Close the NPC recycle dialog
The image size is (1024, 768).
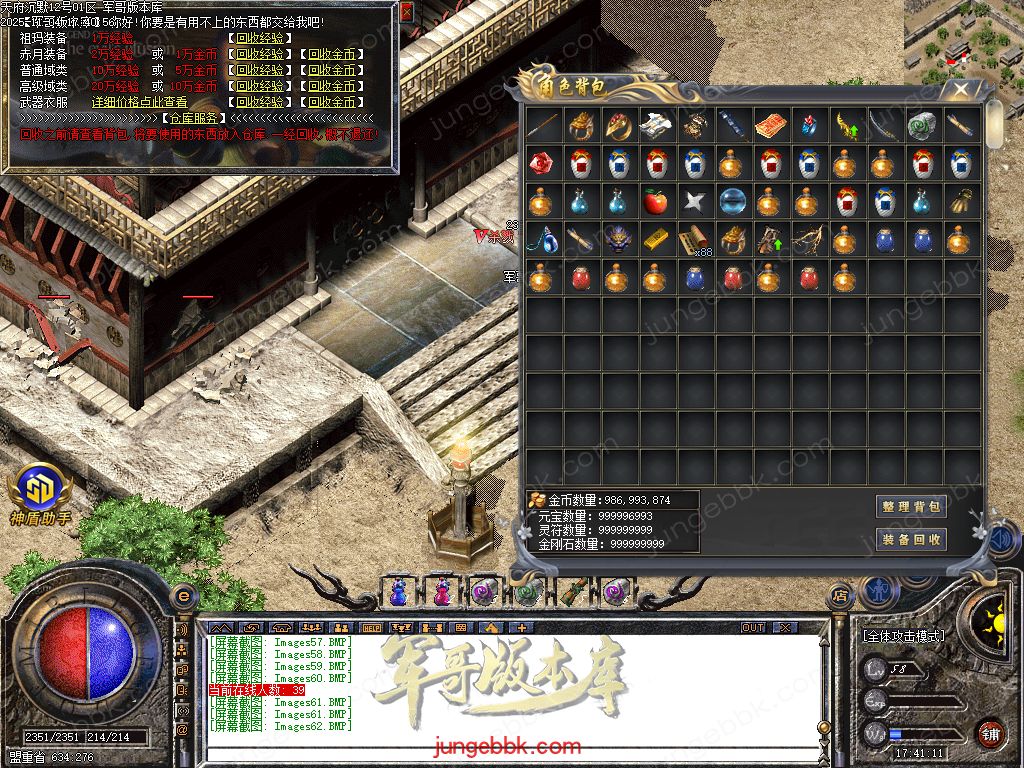coord(406,12)
